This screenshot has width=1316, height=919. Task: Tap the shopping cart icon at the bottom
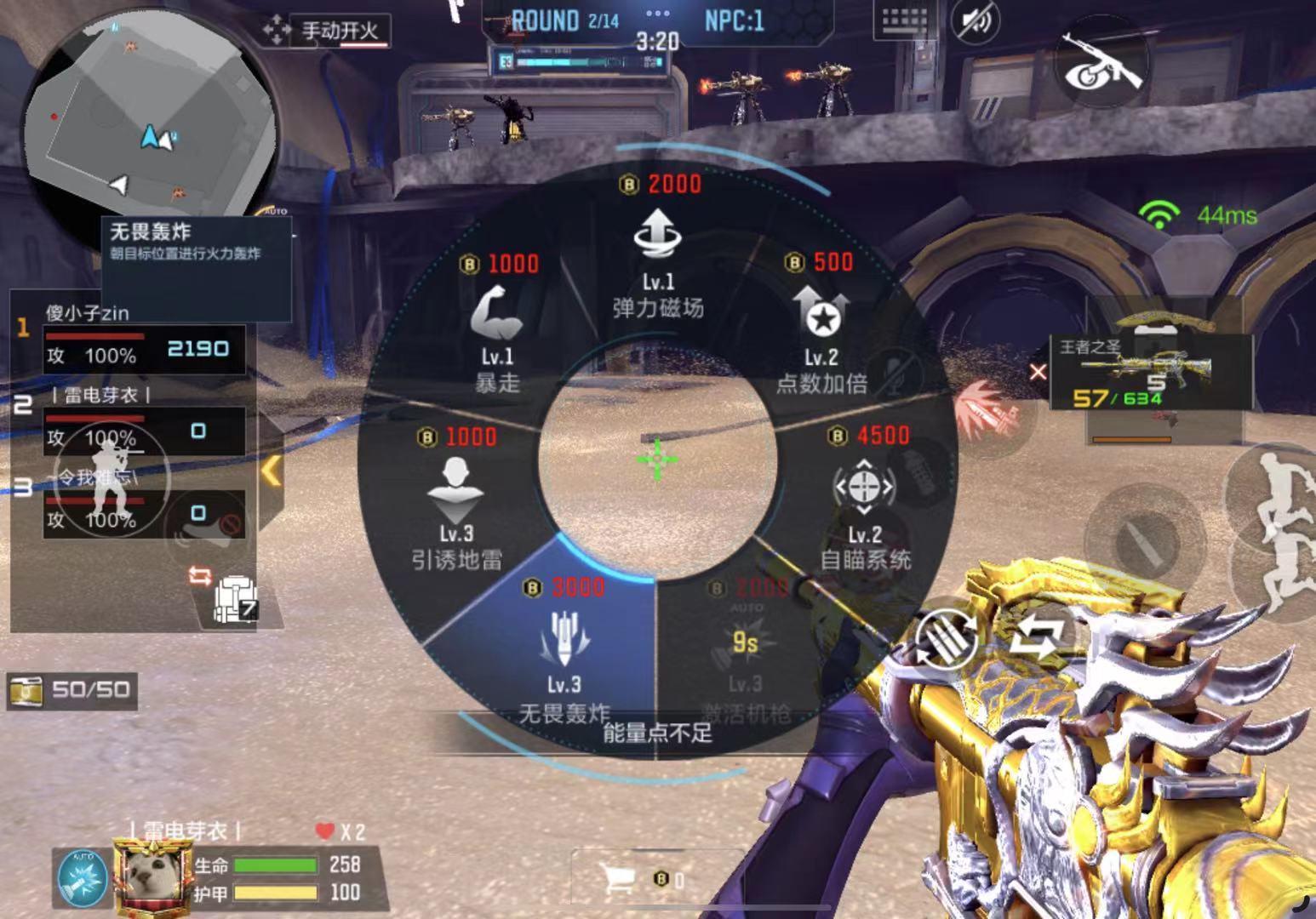619,876
